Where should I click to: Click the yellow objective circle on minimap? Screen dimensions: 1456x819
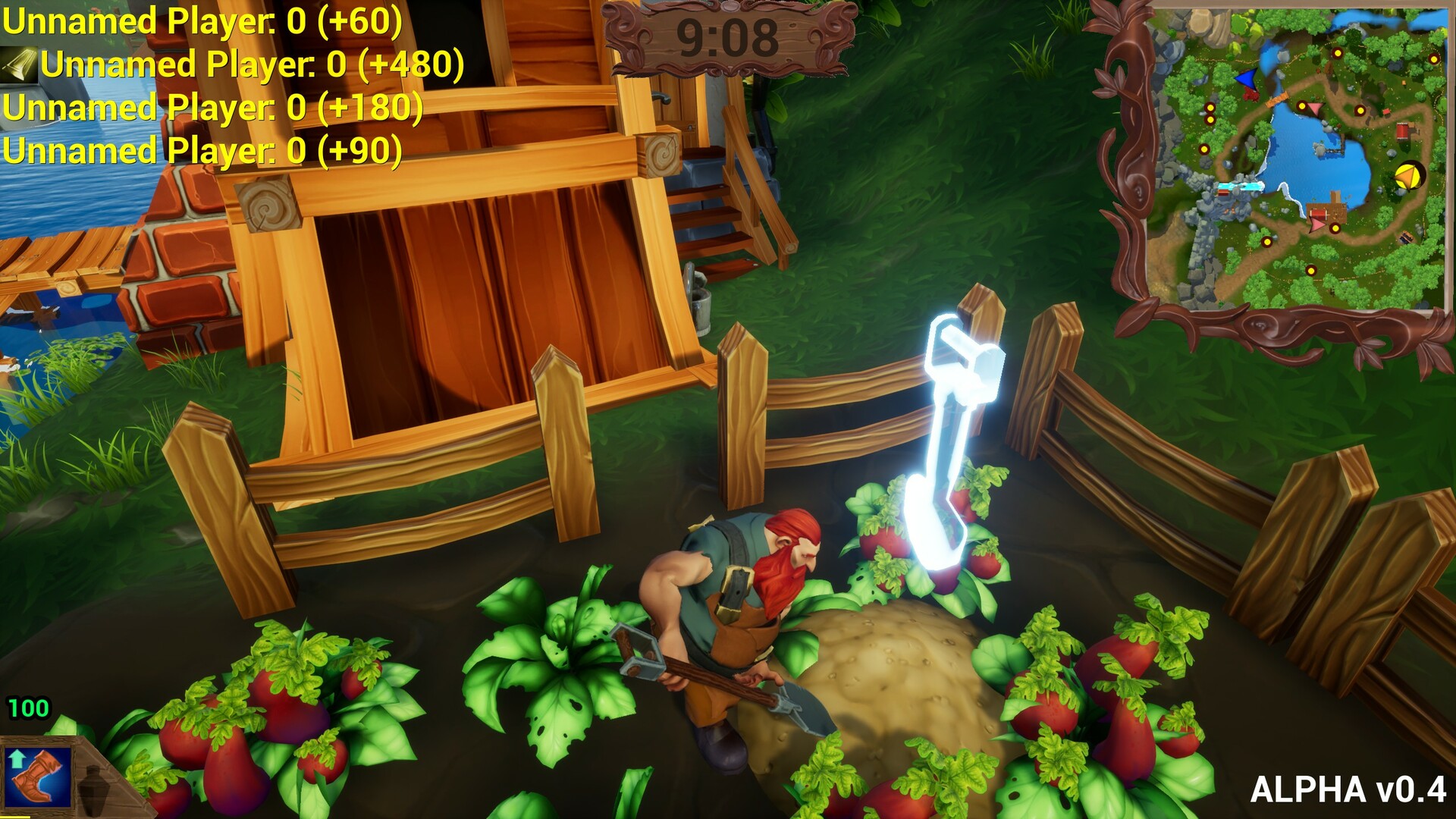pos(1410,175)
